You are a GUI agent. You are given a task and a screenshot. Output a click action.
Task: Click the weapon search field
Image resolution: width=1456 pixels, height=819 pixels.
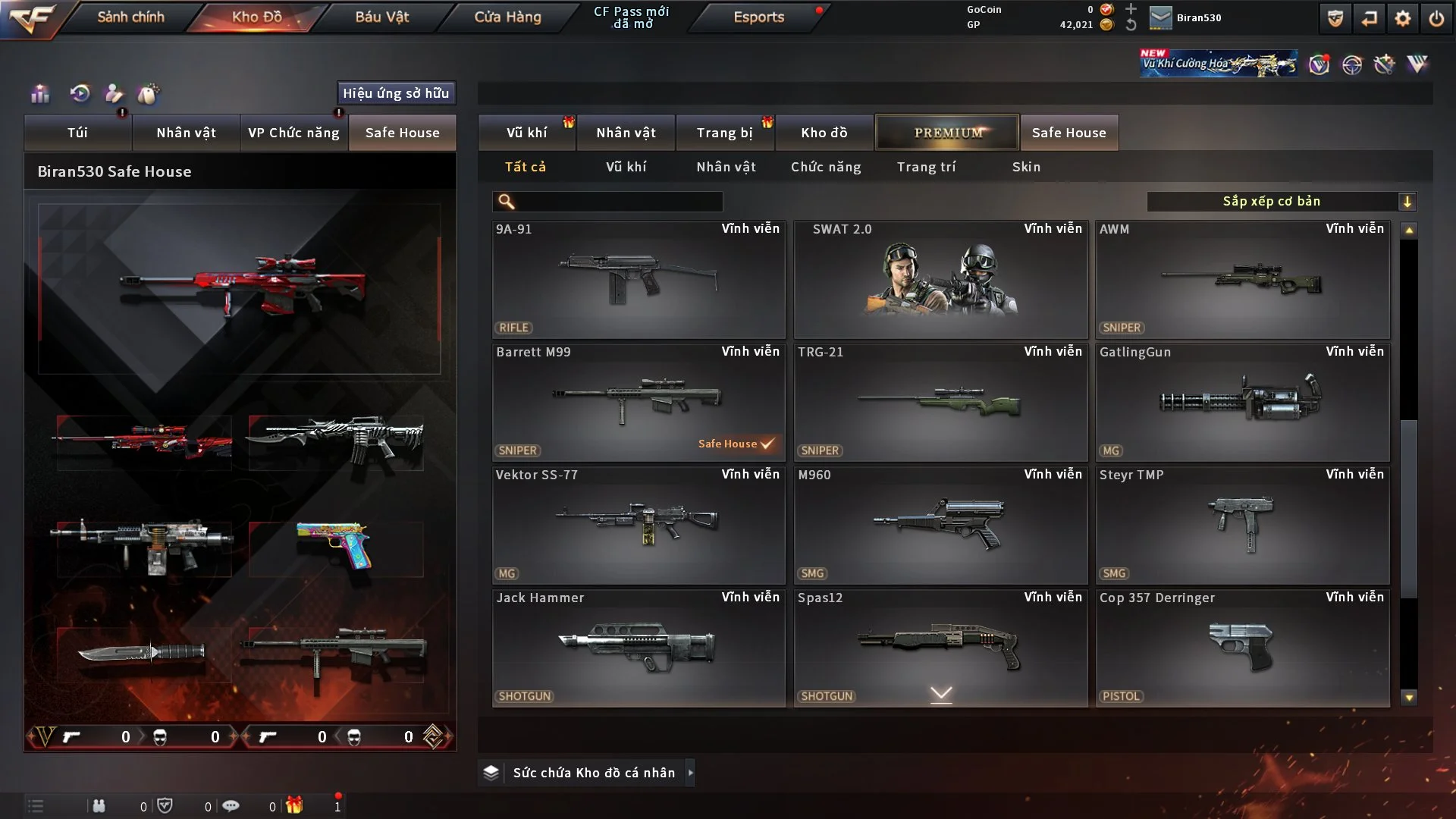[618, 201]
